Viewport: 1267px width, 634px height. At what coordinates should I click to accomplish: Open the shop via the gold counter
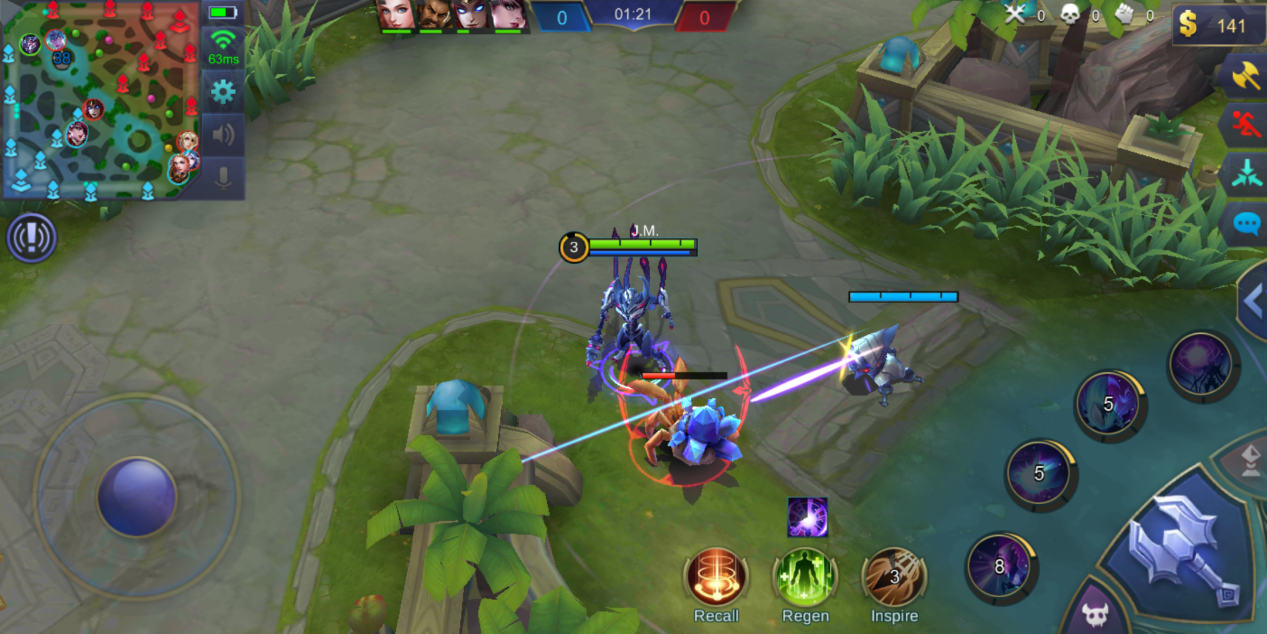[x=1213, y=25]
